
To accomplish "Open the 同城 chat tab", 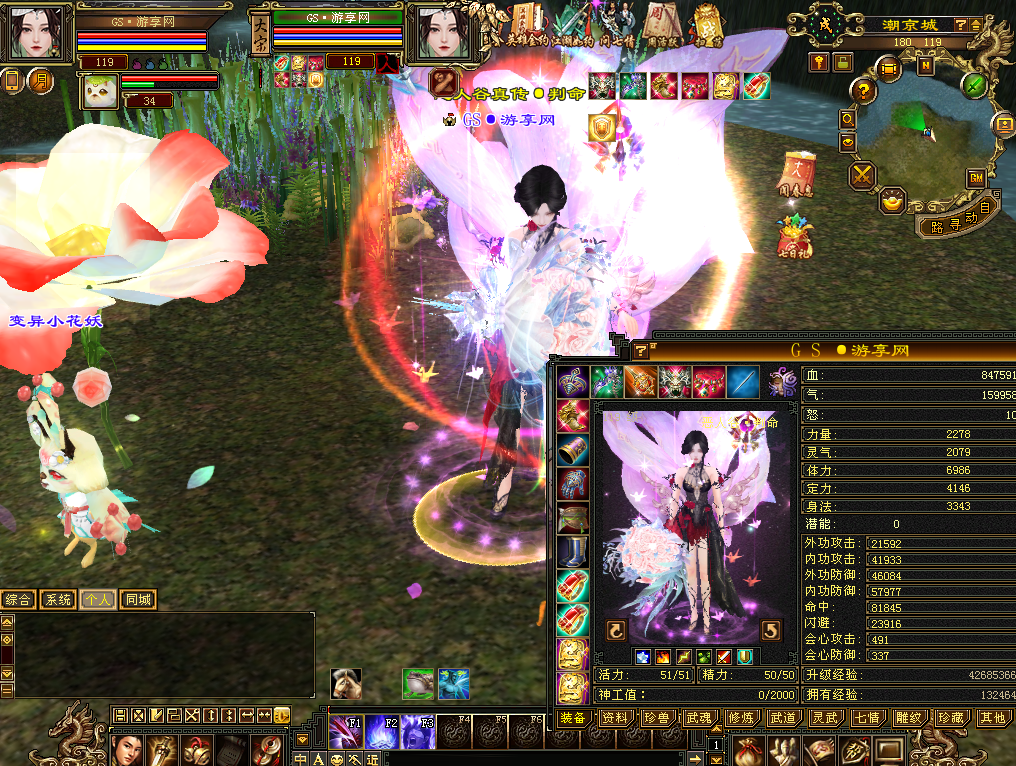I will (138, 600).
